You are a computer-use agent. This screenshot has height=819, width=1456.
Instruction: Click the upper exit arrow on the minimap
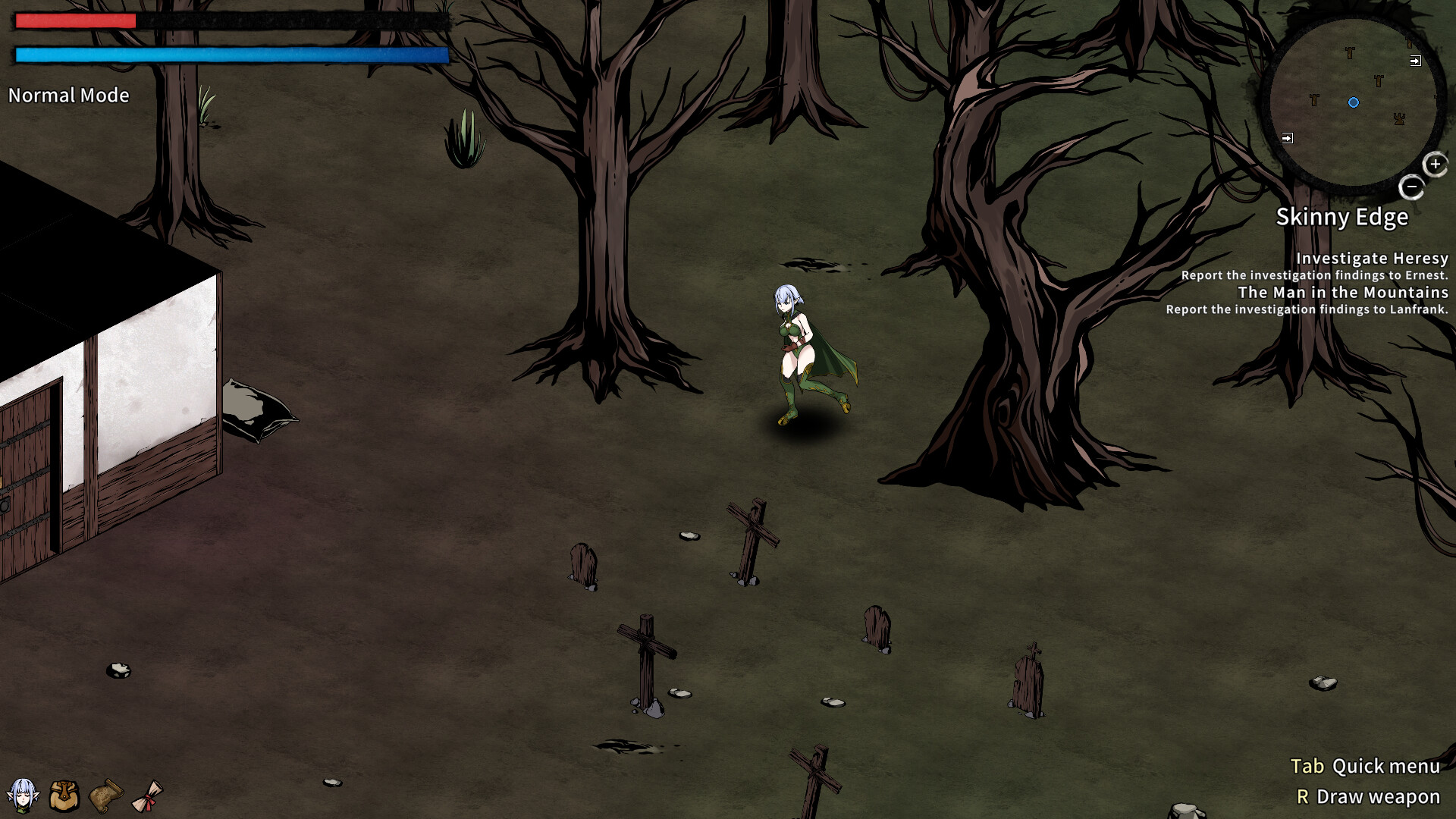[1415, 61]
